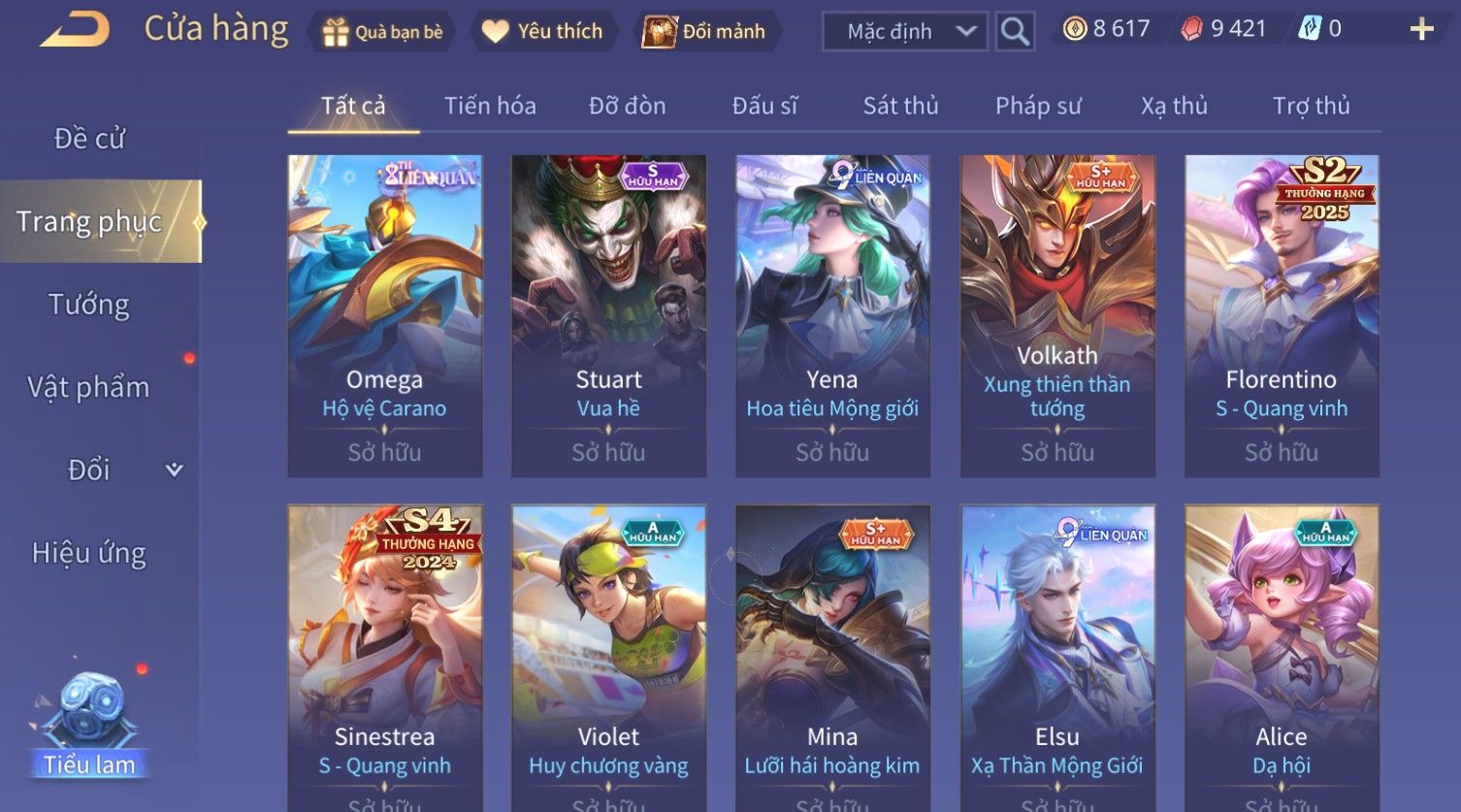1461x812 pixels.
Task: Go back with the golden arrow button
Action: tap(75, 30)
